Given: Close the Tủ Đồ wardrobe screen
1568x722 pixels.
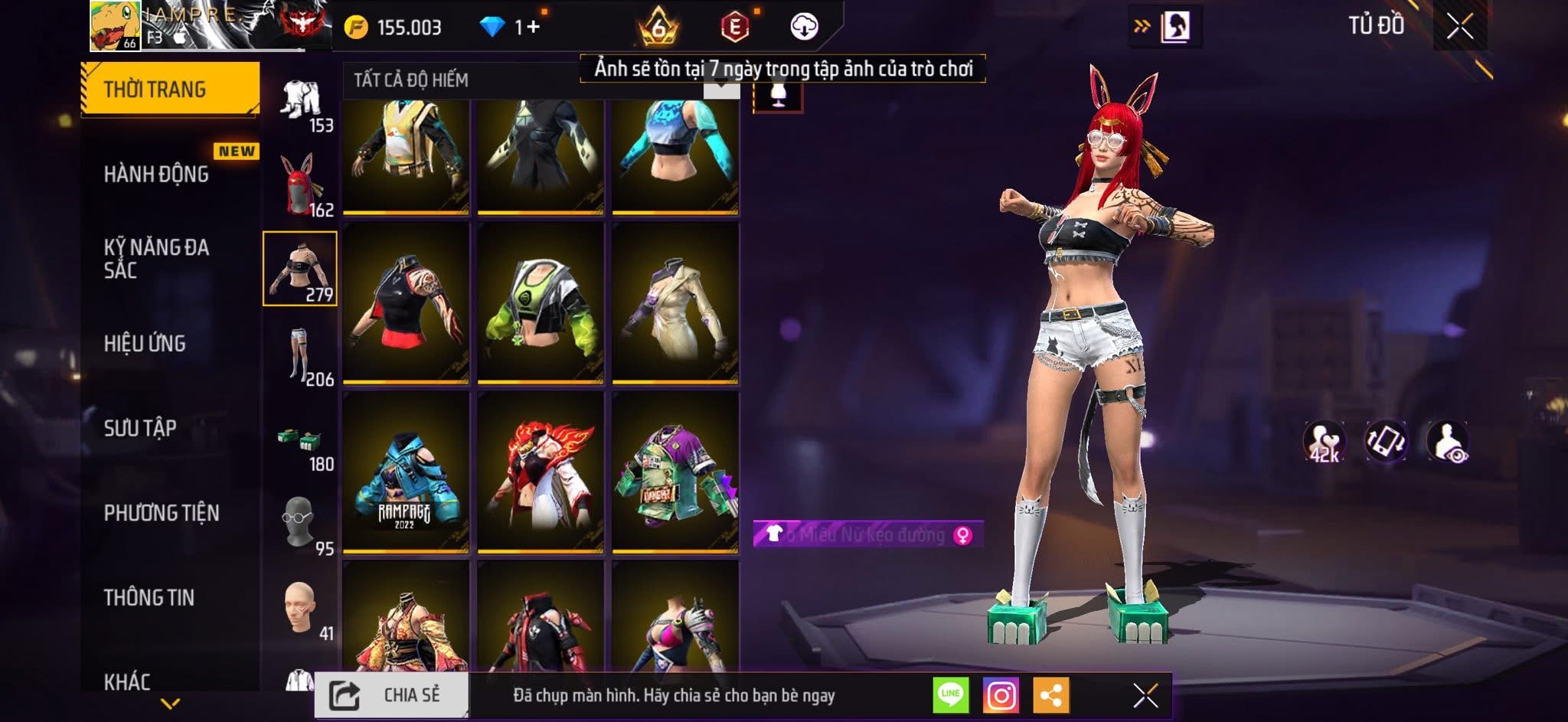Looking at the screenshot, I should [x=1460, y=27].
